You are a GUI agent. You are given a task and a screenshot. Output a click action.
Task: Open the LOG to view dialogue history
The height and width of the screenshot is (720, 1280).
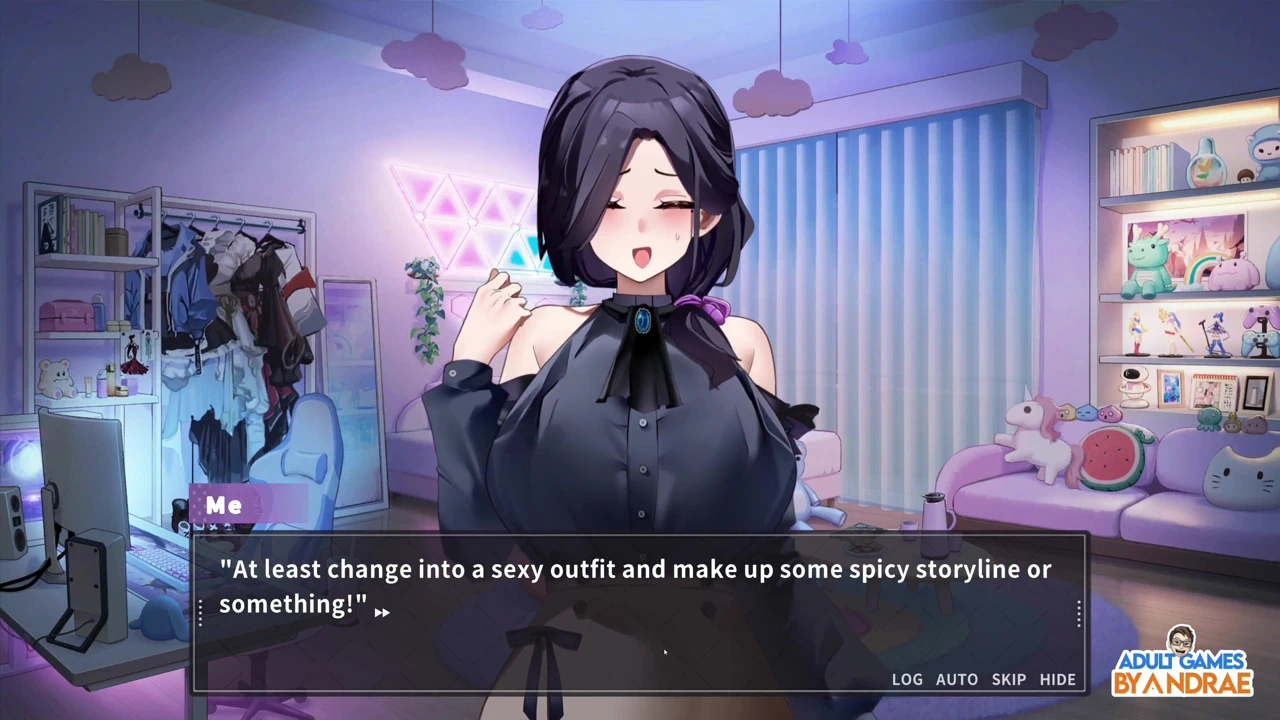906,679
